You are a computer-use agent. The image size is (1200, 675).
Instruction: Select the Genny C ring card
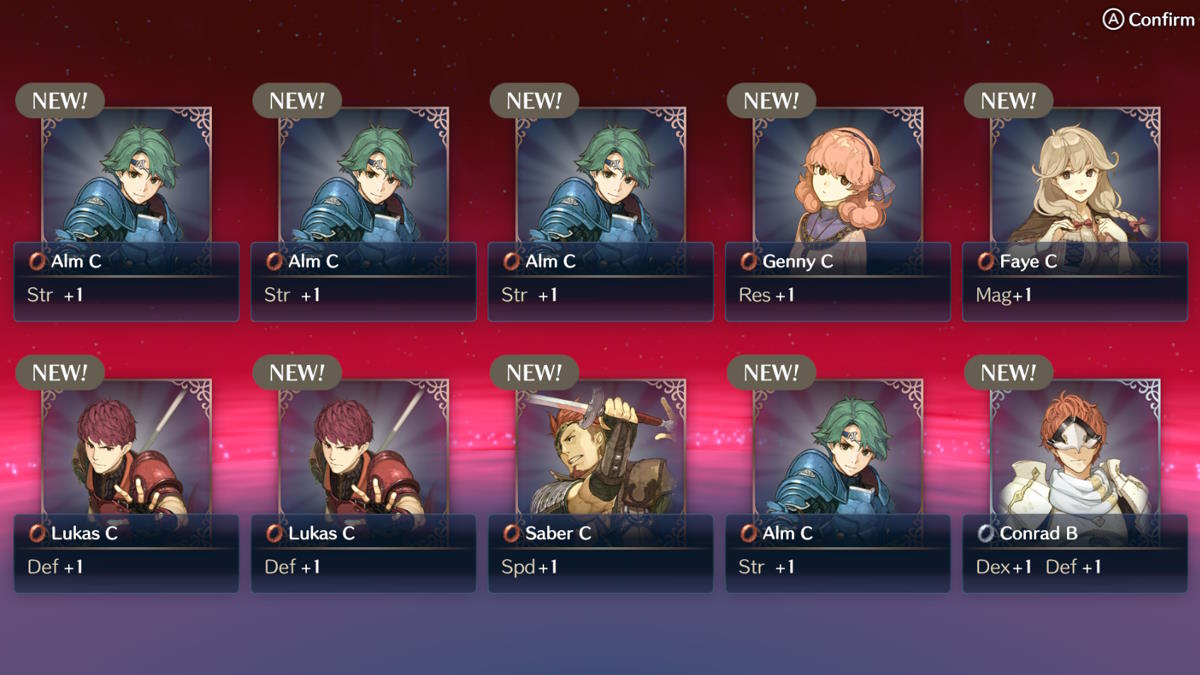pyautogui.click(x=838, y=215)
